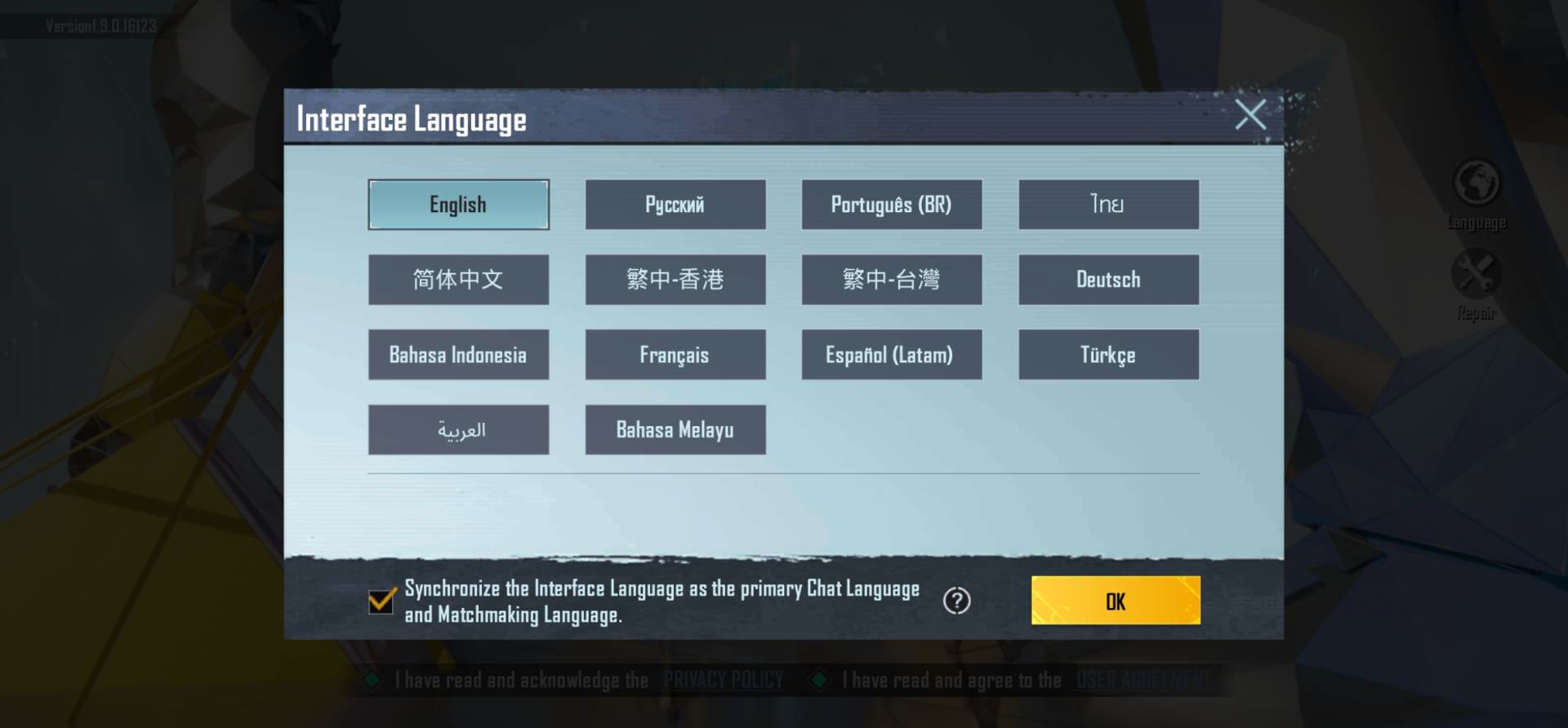
Task: Uncheck the Synchronize Interface Language checkbox
Action: (x=380, y=601)
